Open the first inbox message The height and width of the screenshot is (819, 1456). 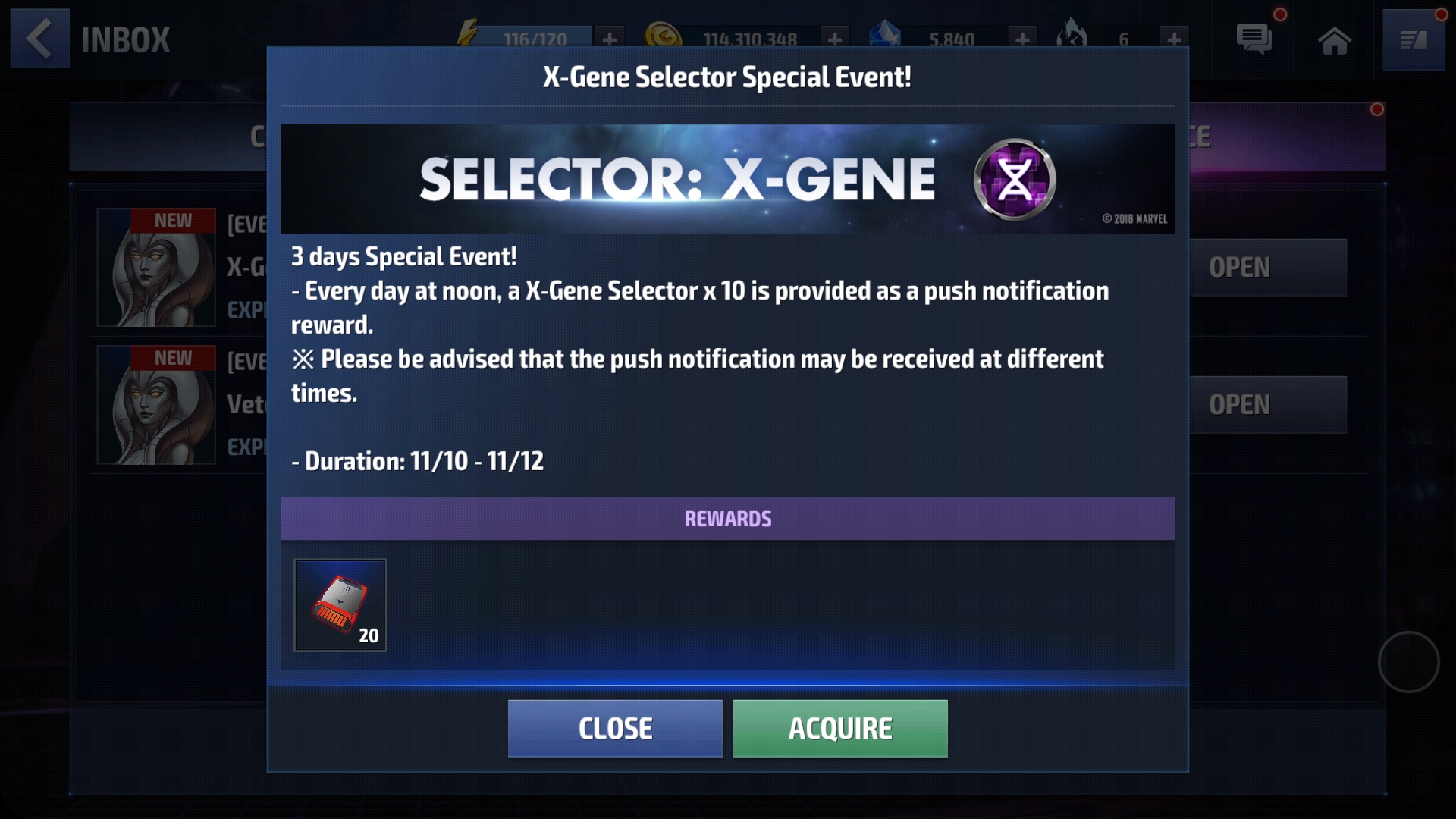(x=1268, y=268)
